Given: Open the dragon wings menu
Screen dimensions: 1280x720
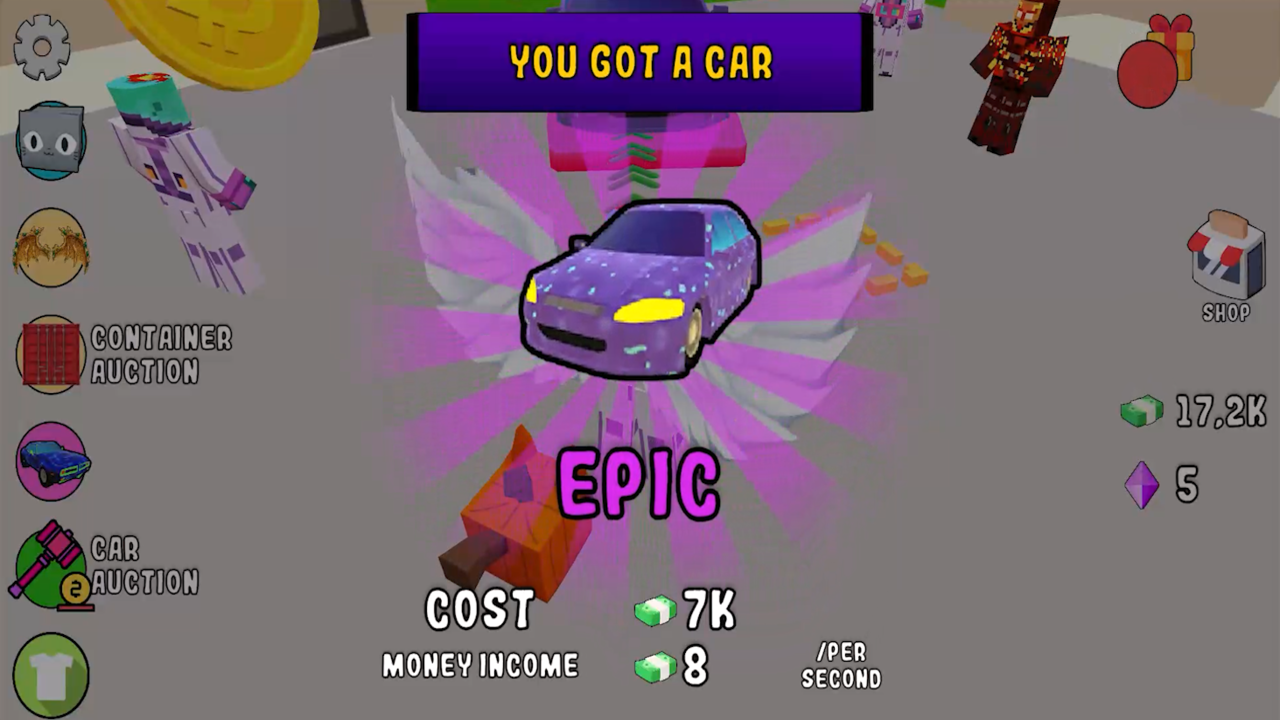Looking at the screenshot, I should [50, 248].
